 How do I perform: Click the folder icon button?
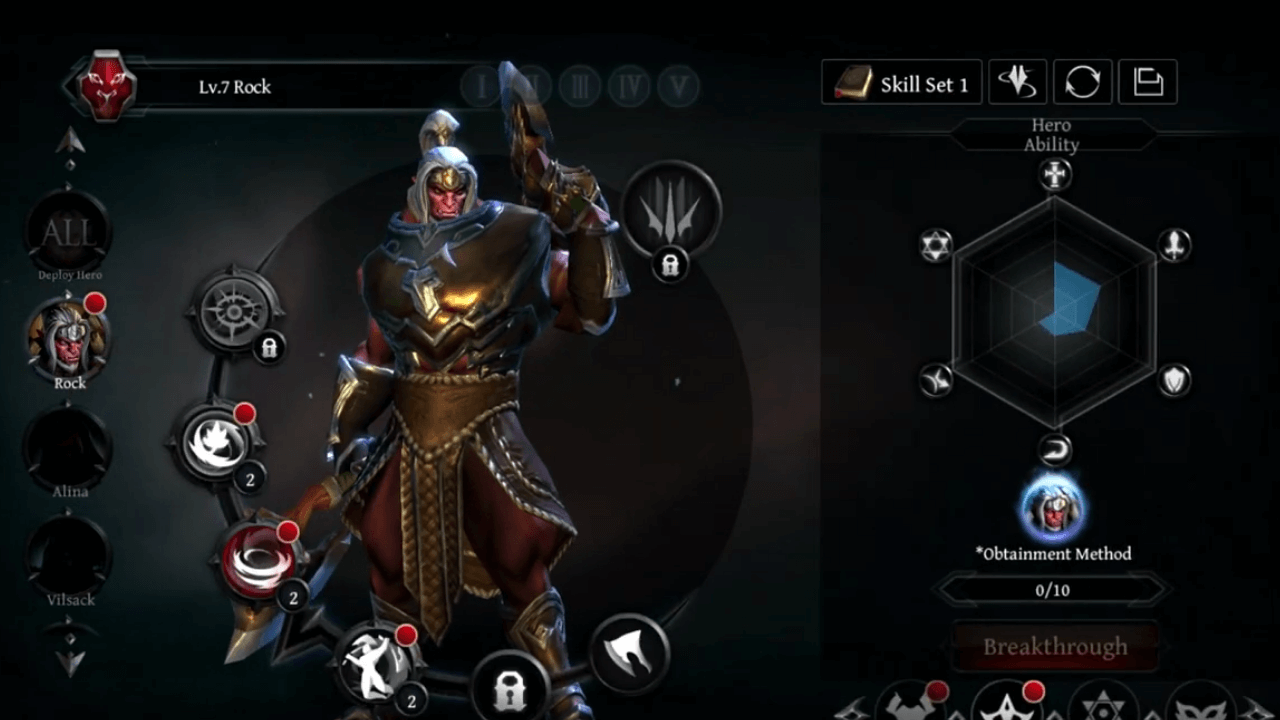click(x=1147, y=83)
